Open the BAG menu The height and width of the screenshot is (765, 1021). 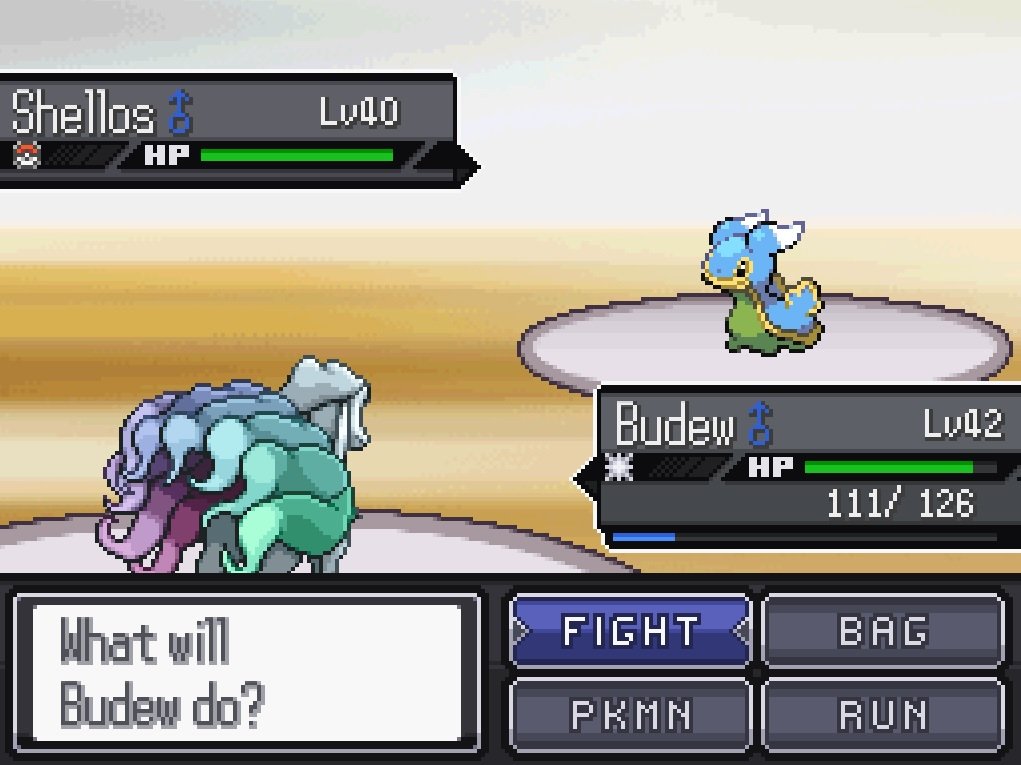click(x=883, y=631)
